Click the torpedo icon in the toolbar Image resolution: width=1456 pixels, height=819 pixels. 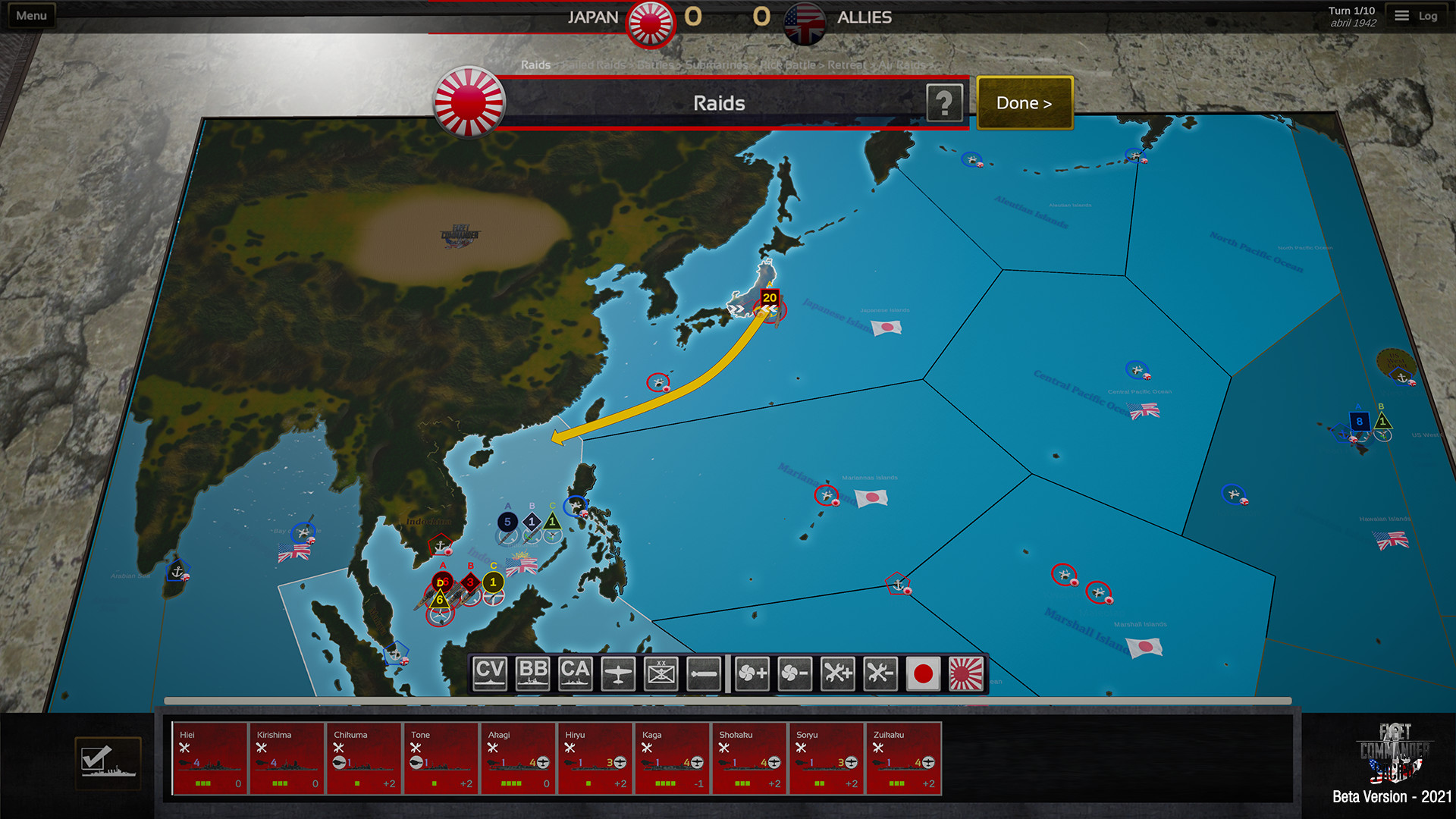(x=704, y=673)
